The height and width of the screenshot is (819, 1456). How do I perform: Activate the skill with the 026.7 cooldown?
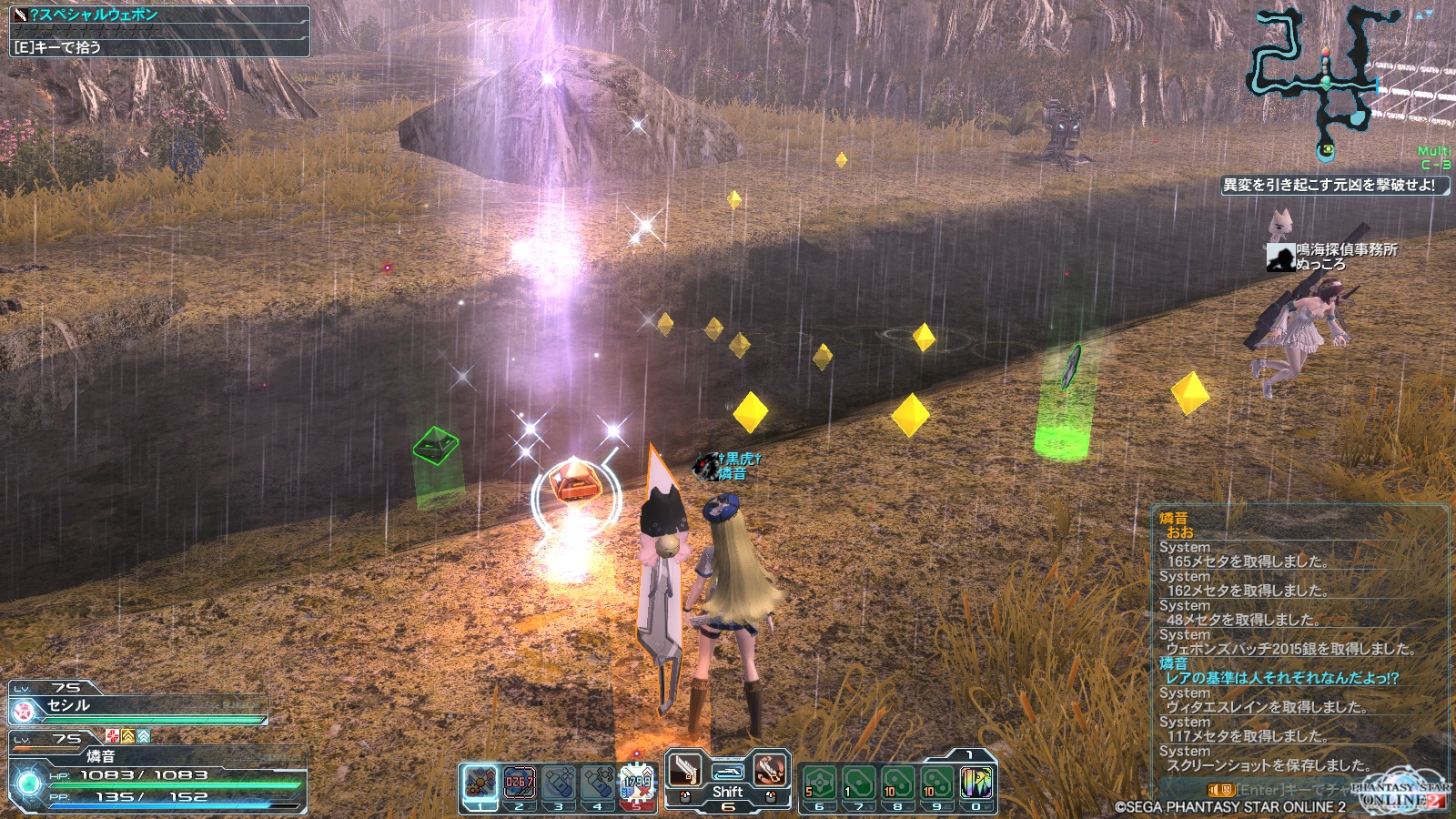click(x=519, y=783)
